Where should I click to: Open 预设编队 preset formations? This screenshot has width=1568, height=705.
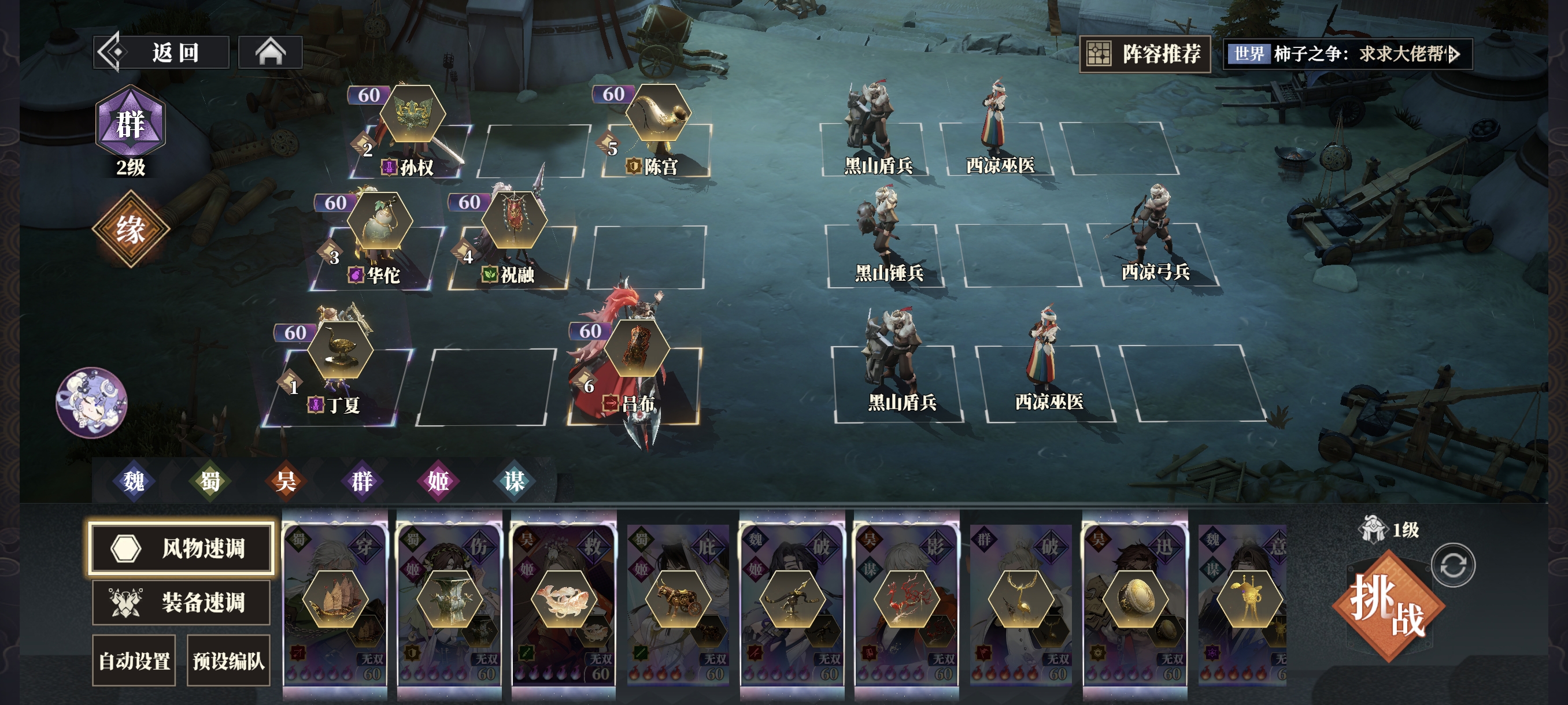pyautogui.click(x=228, y=661)
